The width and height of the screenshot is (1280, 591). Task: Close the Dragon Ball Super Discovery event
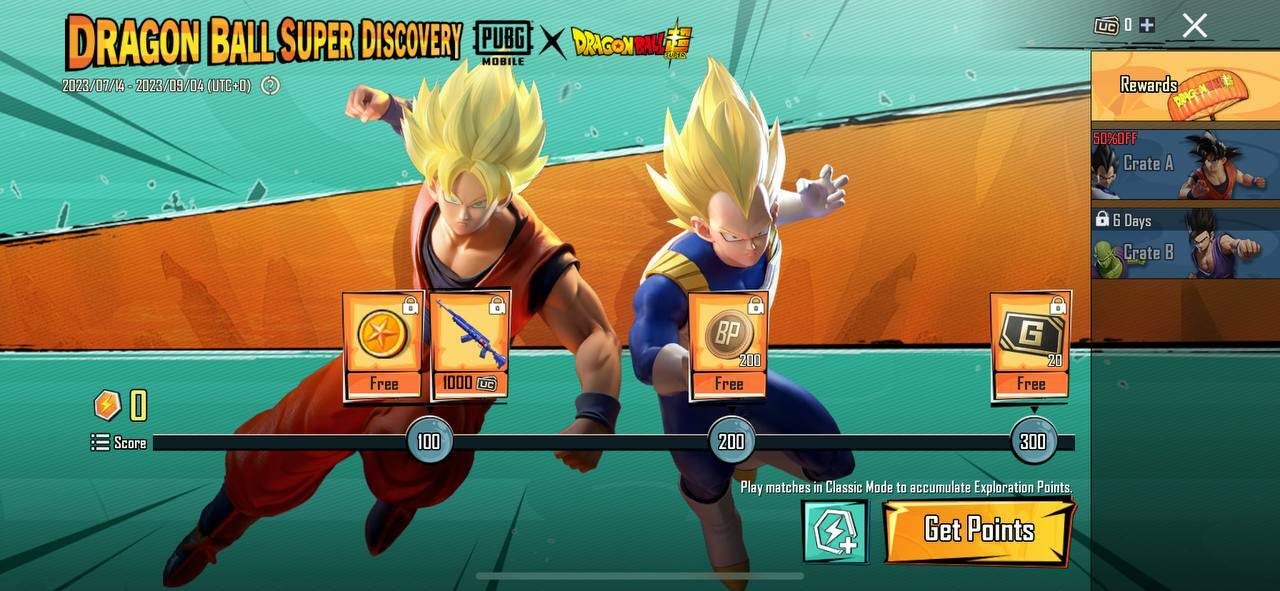1195,26
